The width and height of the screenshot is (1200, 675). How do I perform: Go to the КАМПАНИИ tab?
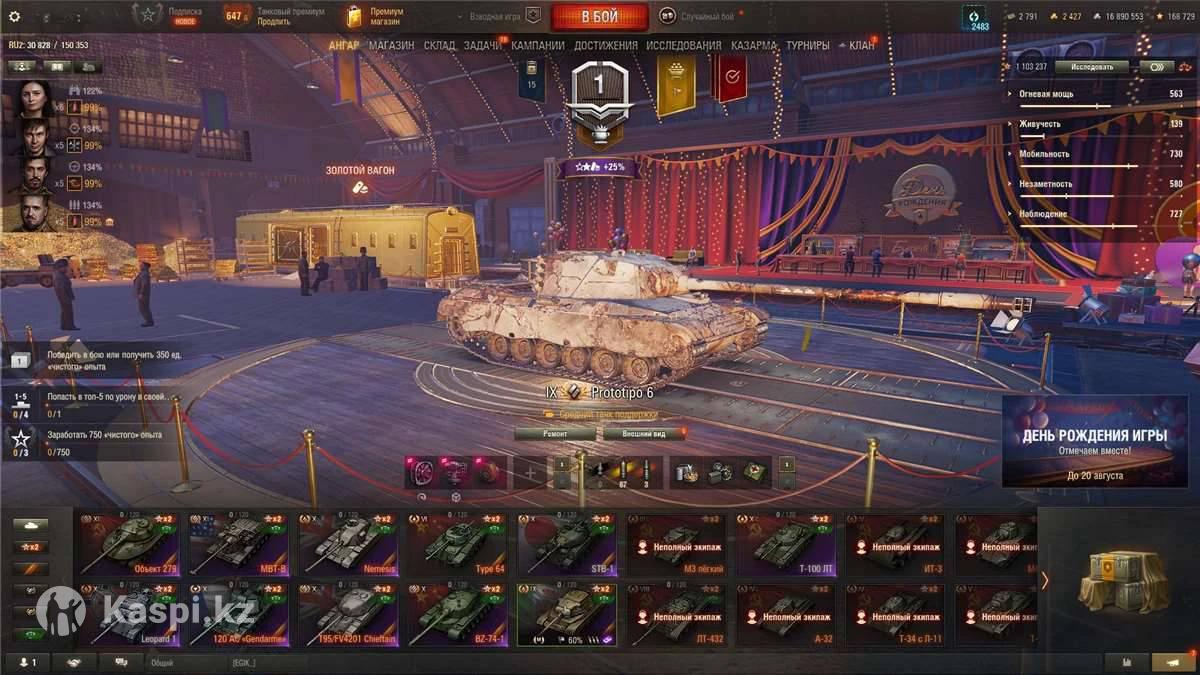tap(538, 45)
